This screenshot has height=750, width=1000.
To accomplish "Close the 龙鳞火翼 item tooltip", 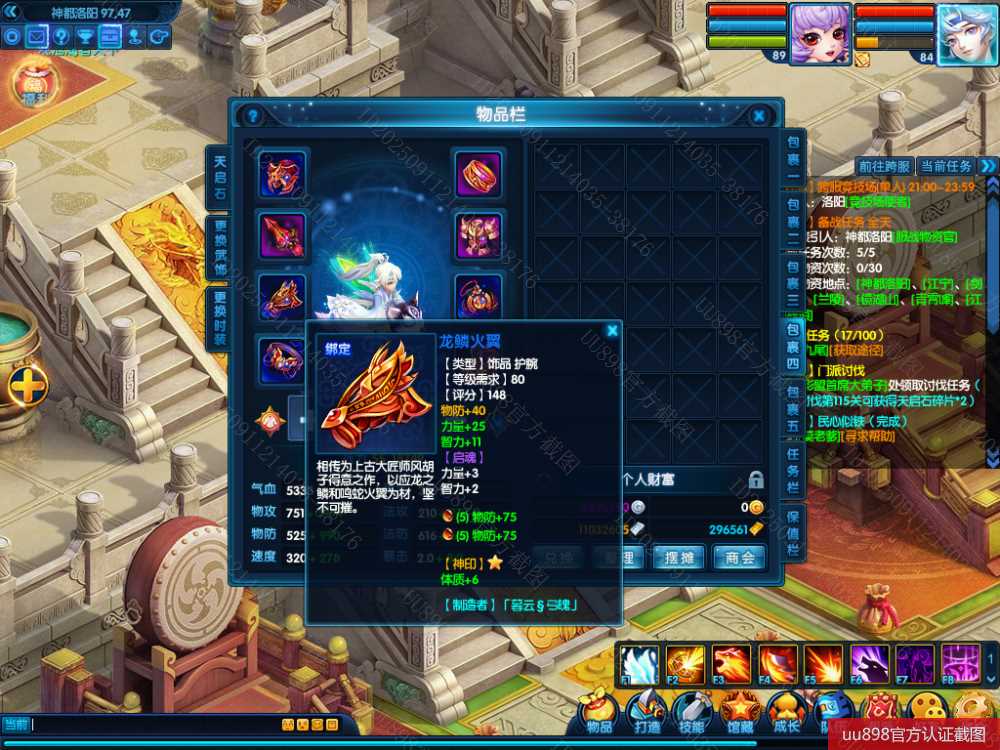I will click(x=612, y=330).
